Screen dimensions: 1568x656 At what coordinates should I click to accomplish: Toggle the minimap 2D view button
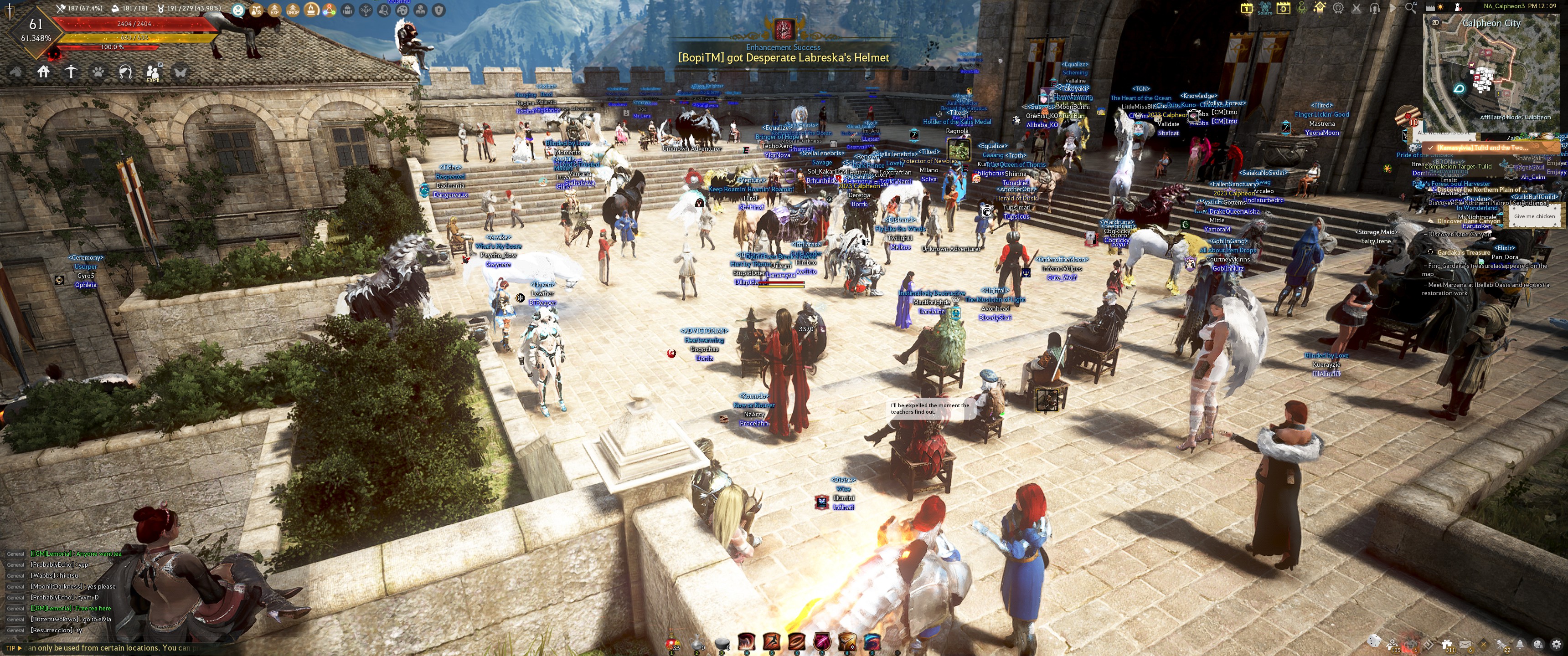1435,22
